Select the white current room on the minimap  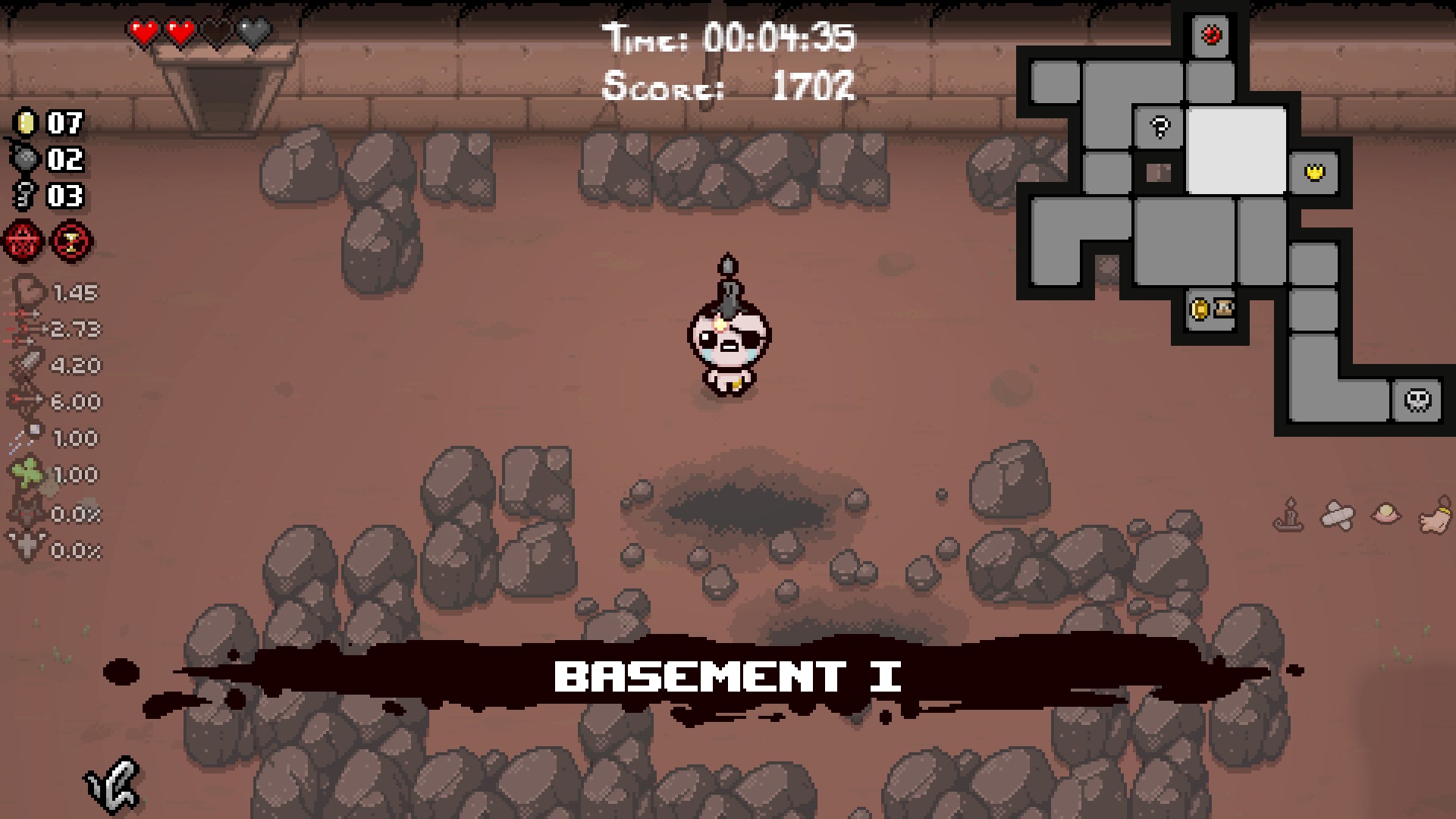1236,150
